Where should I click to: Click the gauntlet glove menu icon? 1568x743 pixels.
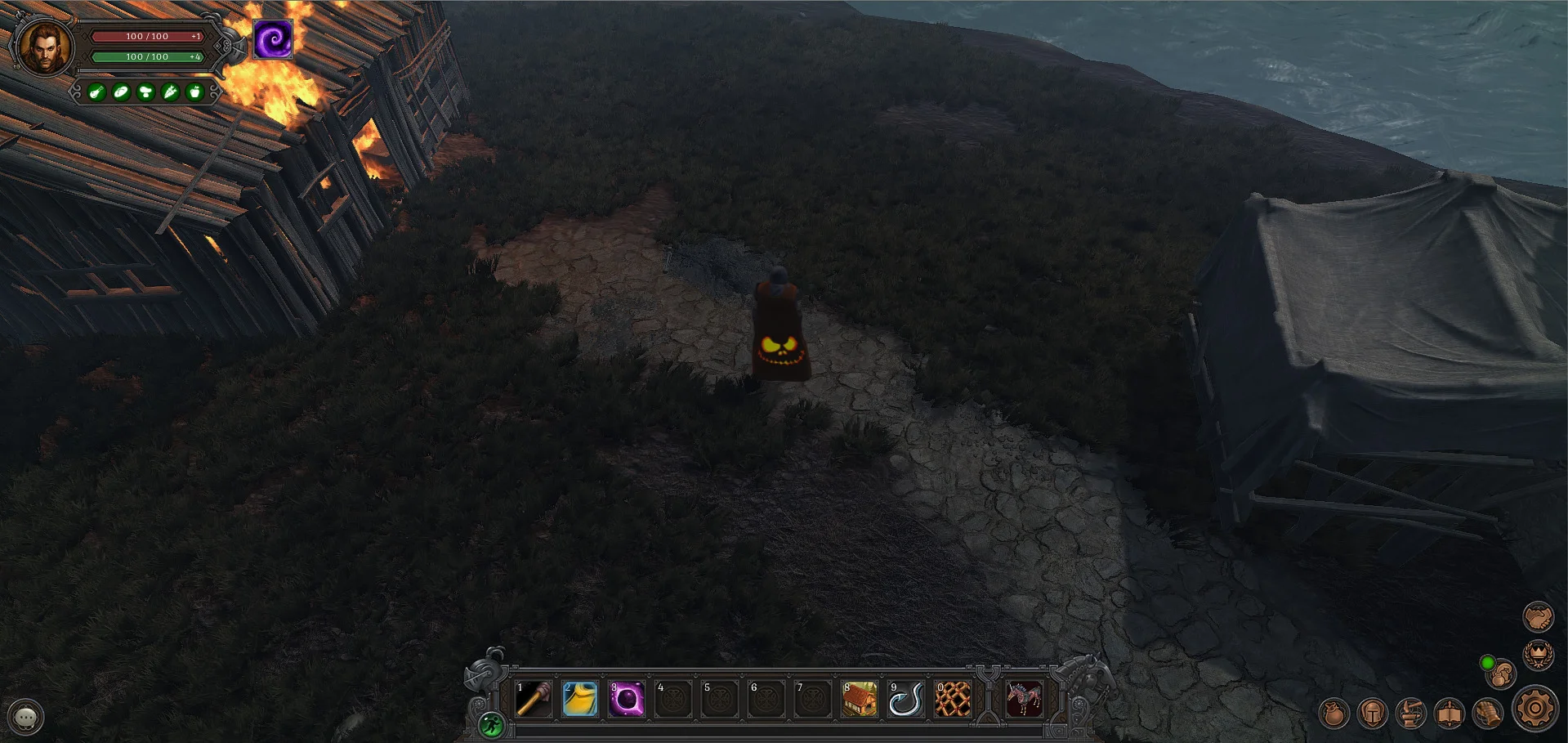click(1489, 714)
